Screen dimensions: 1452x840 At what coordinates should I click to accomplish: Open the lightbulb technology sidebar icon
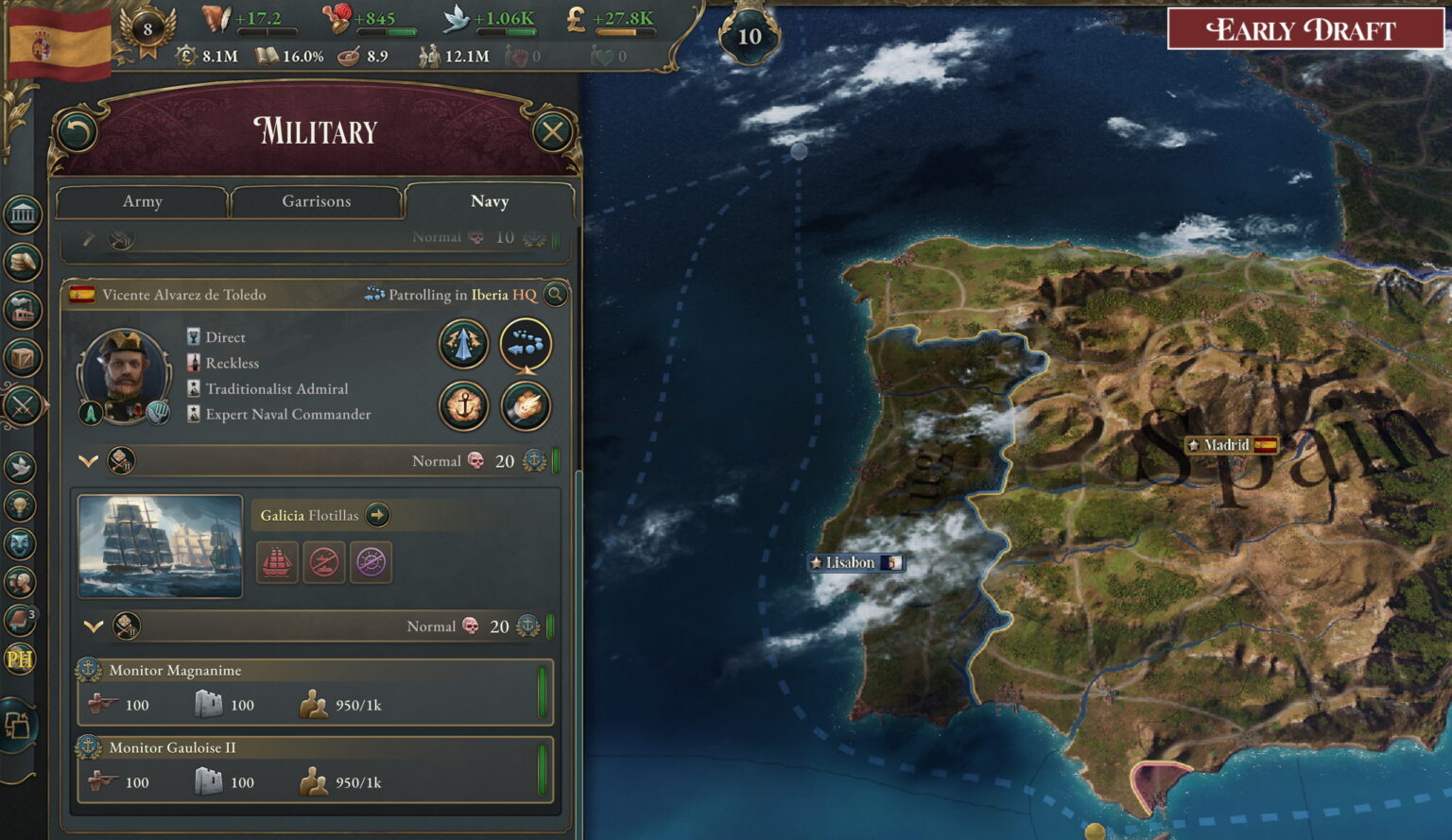click(20, 506)
